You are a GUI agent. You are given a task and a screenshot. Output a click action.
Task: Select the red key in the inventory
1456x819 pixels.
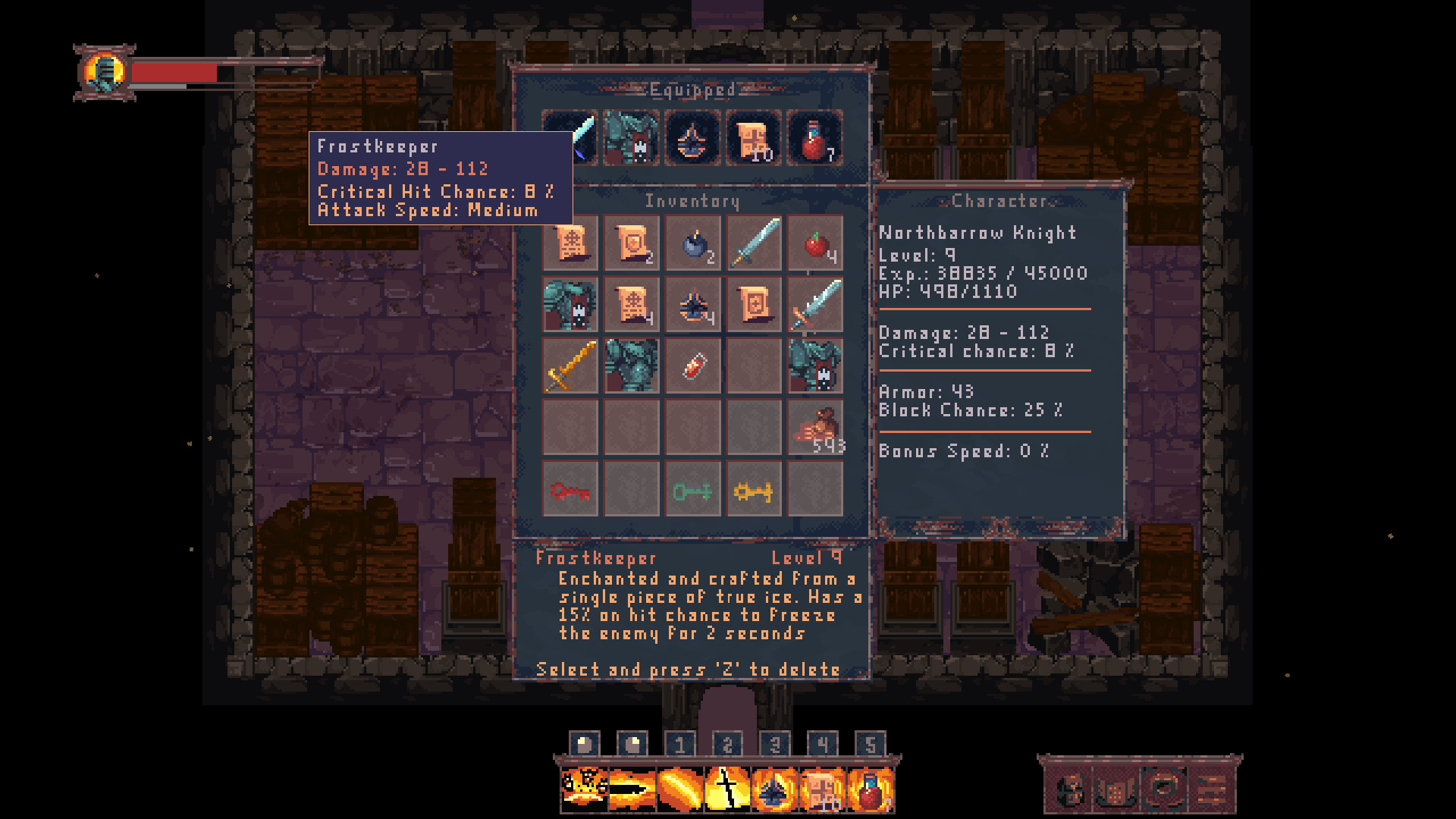(x=570, y=489)
